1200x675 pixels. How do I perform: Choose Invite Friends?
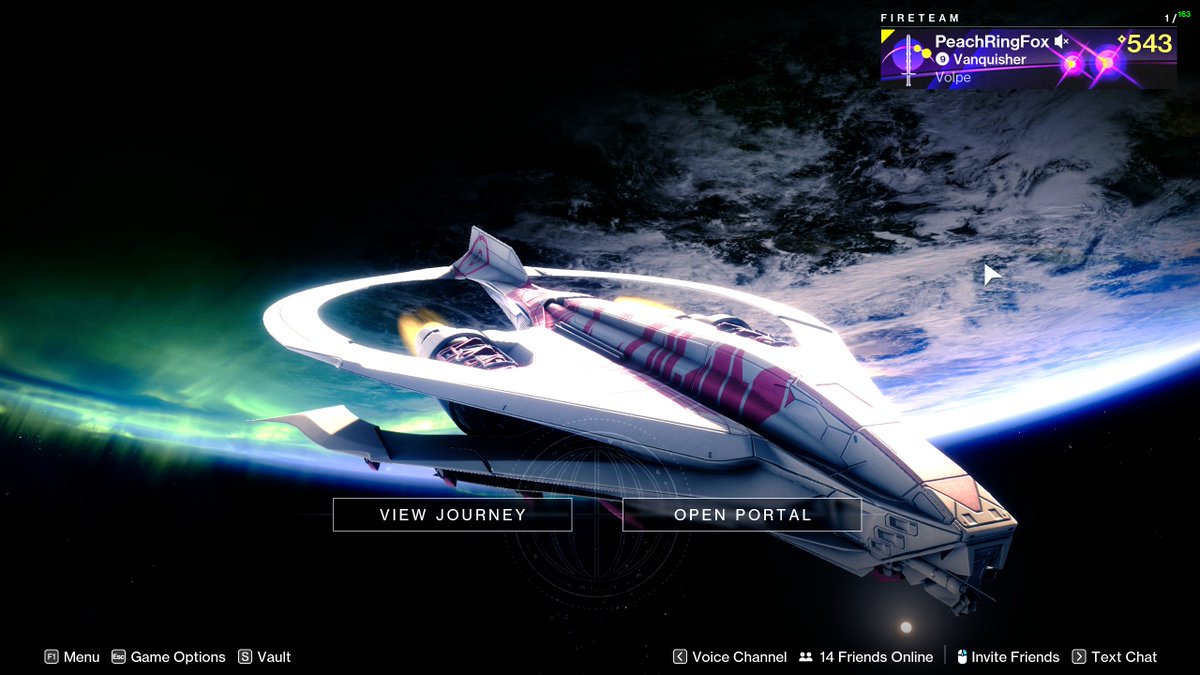tap(1007, 657)
